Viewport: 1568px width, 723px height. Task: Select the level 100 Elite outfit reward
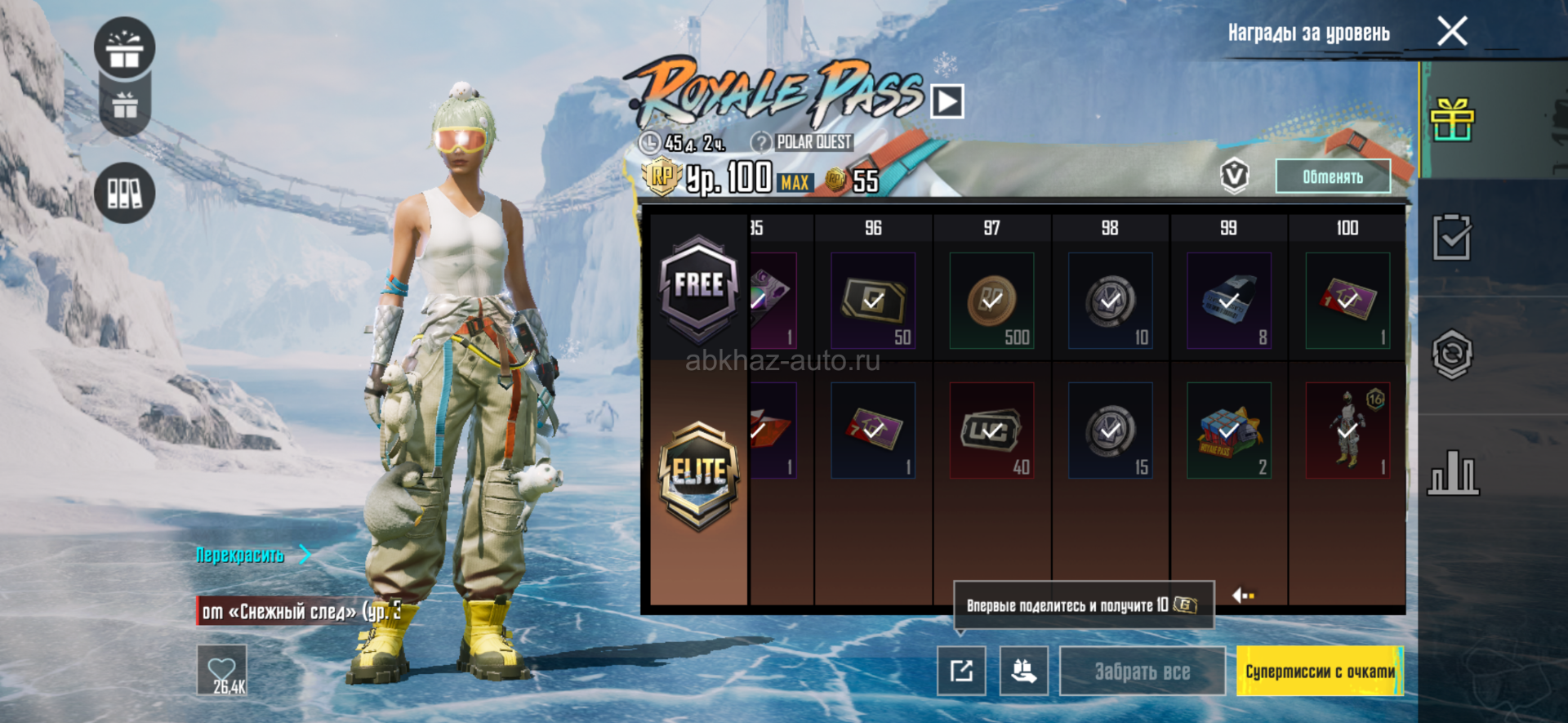[1347, 431]
